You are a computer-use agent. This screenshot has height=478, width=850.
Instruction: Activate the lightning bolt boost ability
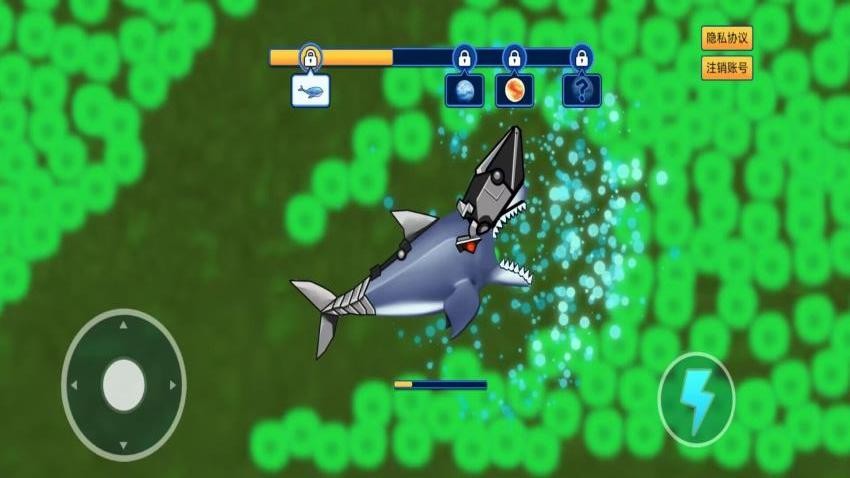tap(696, 400)
